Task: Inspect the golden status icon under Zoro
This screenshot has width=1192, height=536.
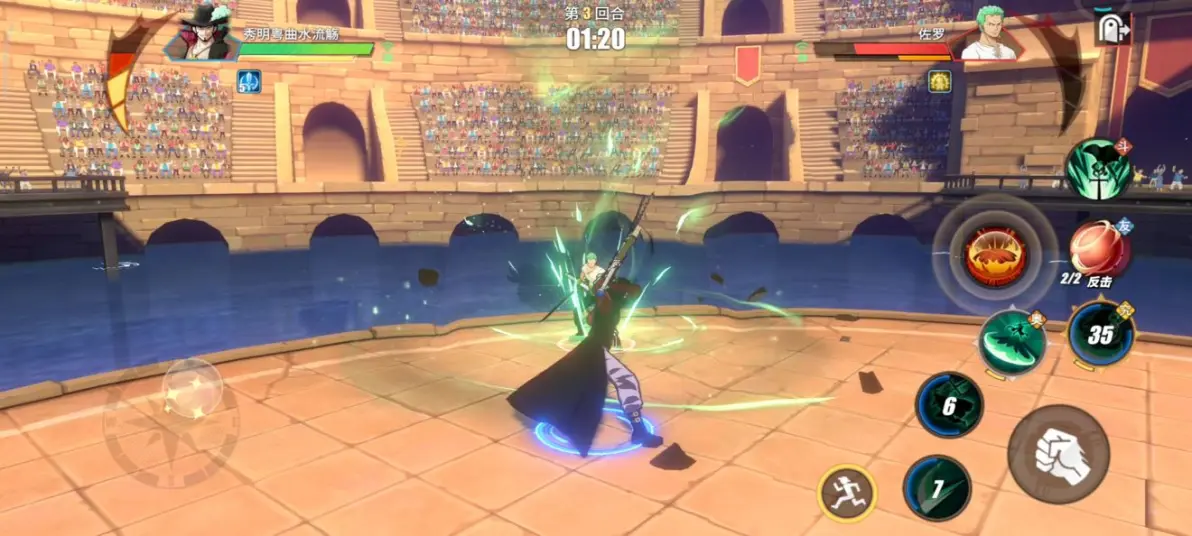Action: tap(939, 81)
